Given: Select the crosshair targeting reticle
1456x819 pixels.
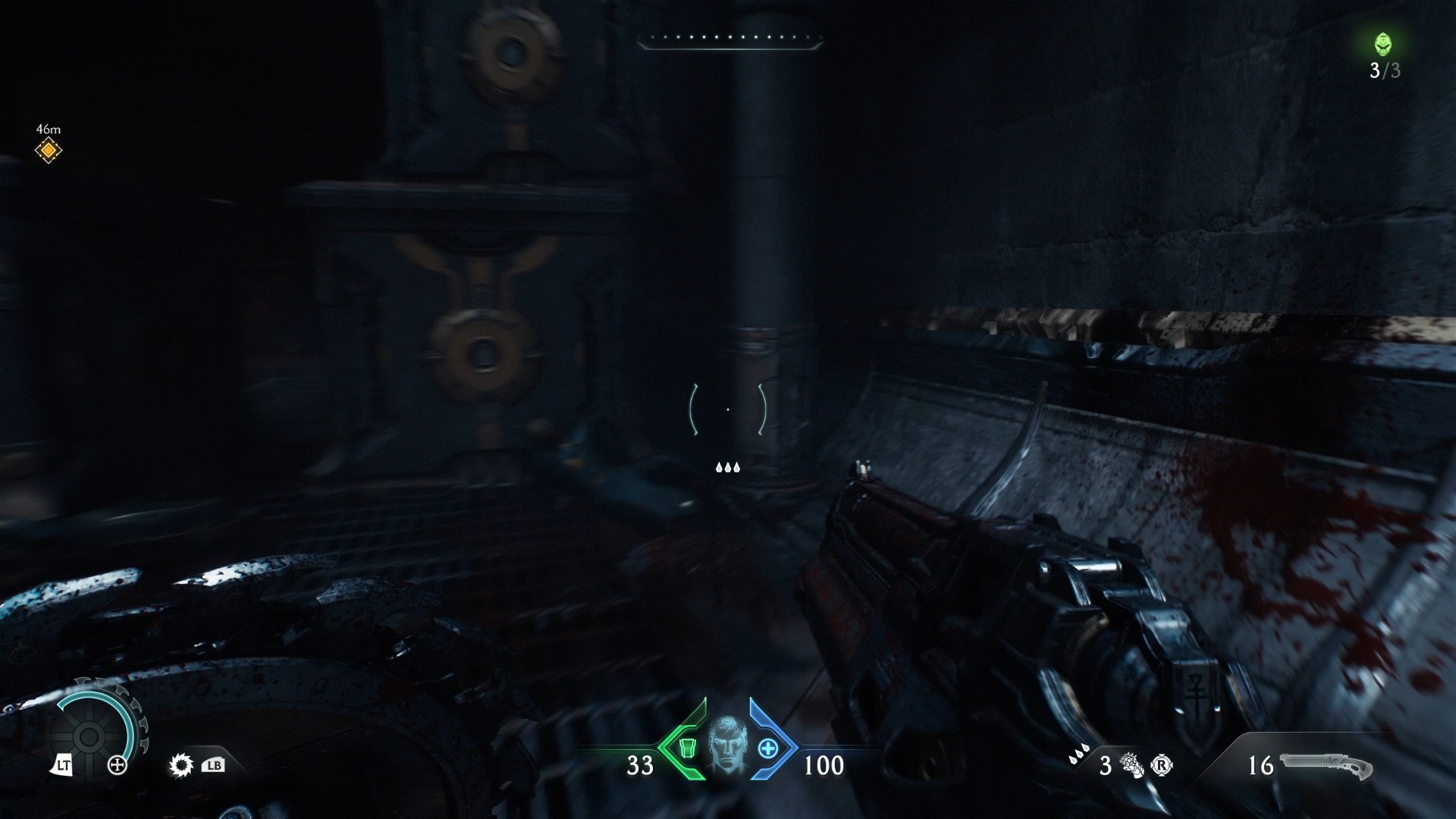Looking at the screenshot, I should [x=728, y=409].
